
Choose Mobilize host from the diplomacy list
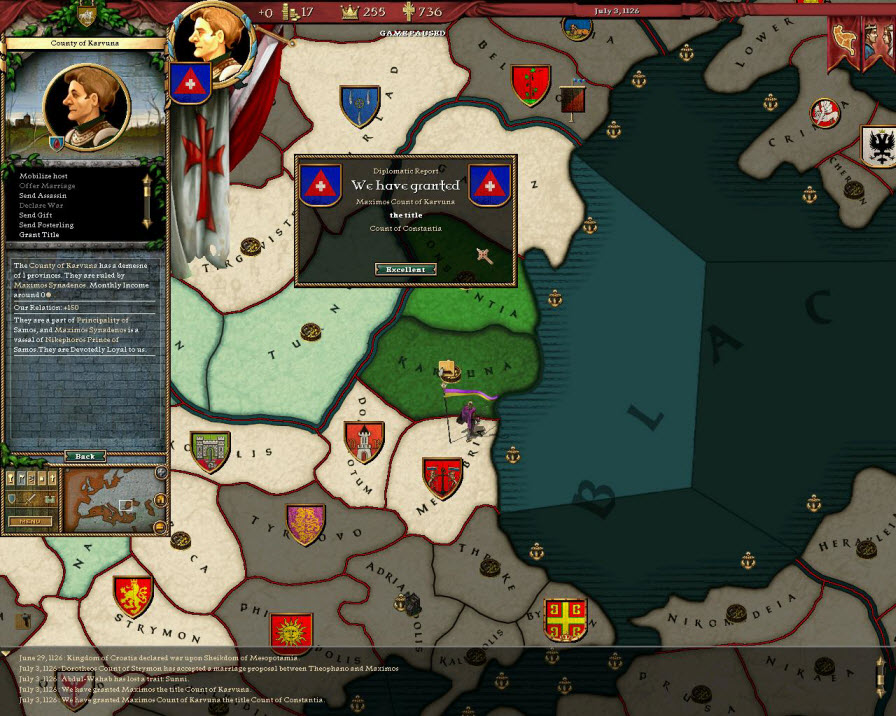43,176
